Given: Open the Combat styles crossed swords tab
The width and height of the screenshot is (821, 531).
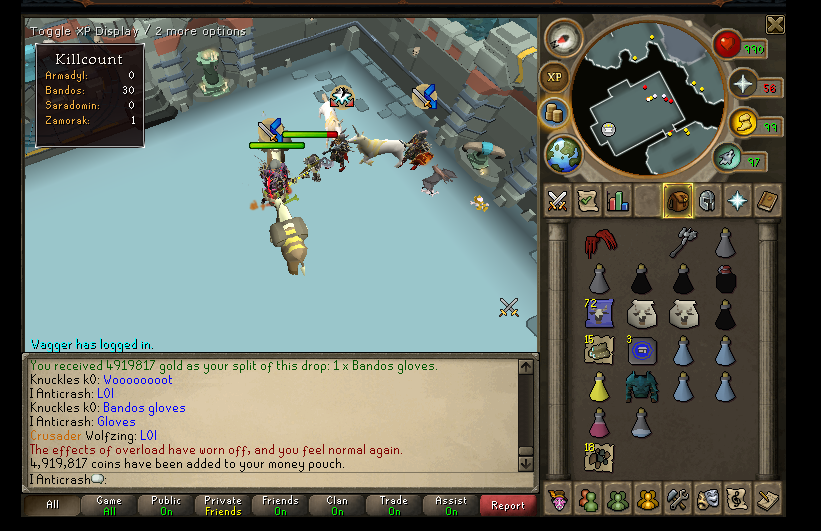Looking at the screenshot, I should click(x=557, y=200).
